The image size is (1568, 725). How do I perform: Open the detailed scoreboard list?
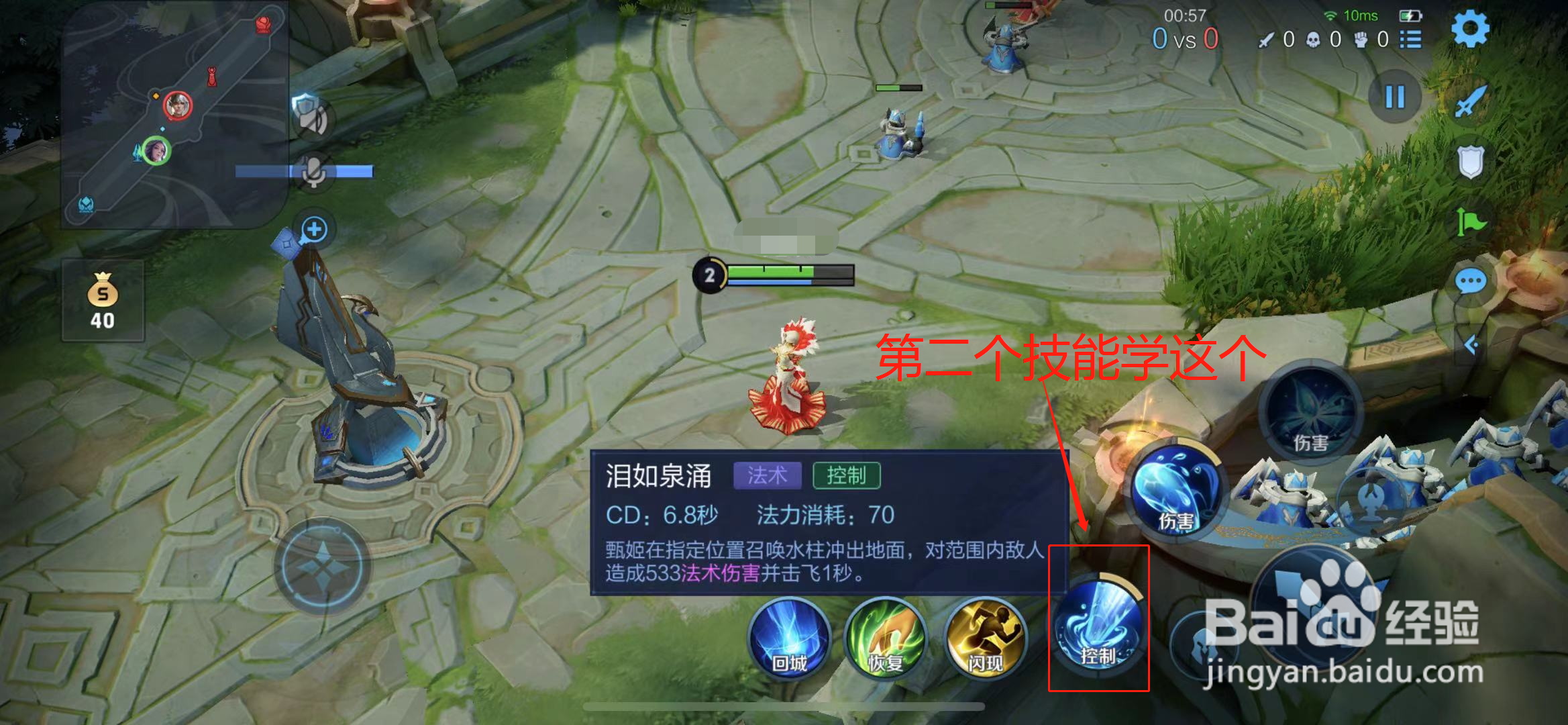[x=1412, y=40]
